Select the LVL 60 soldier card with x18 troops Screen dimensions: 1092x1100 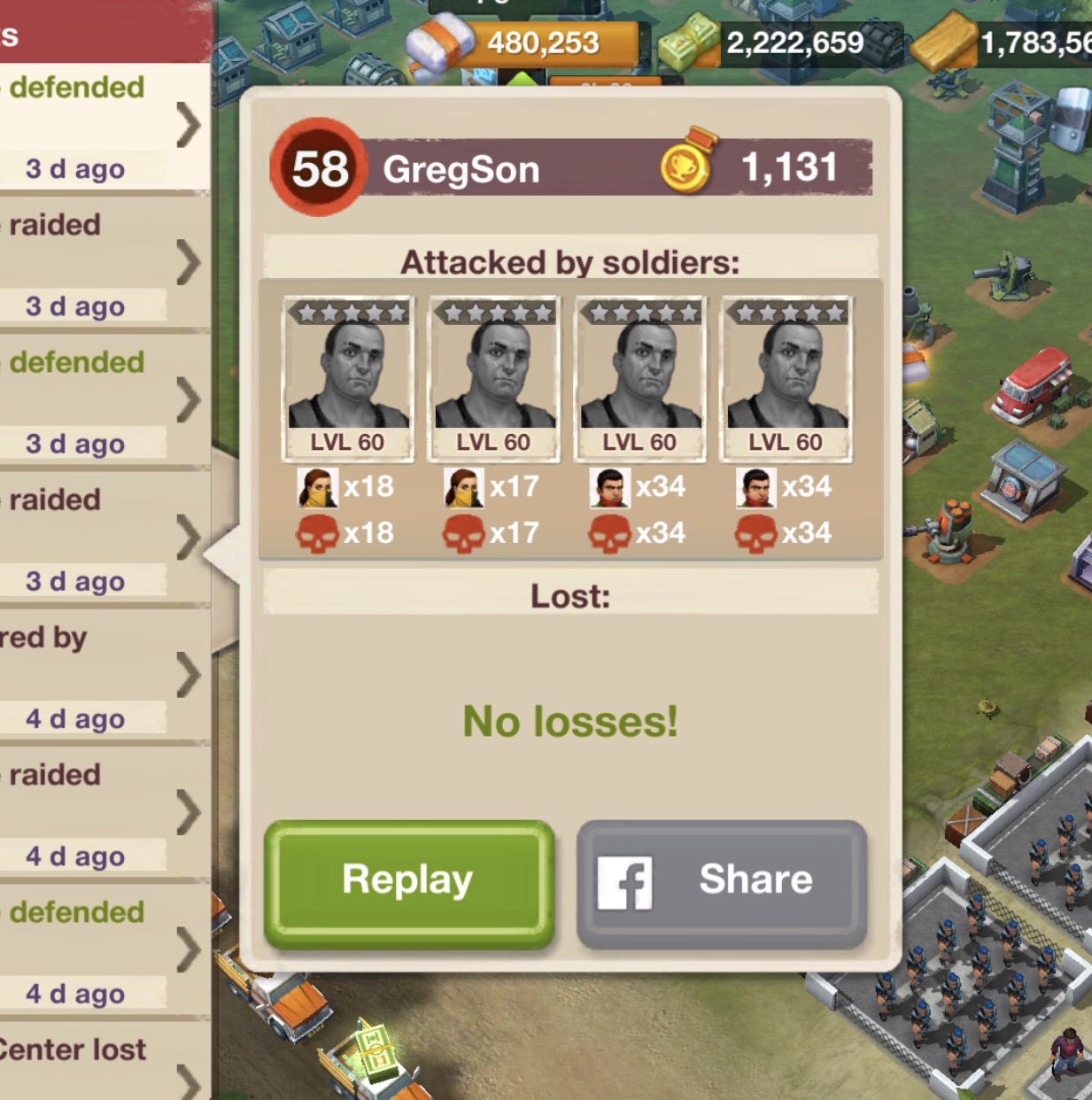tap(347, 378)
